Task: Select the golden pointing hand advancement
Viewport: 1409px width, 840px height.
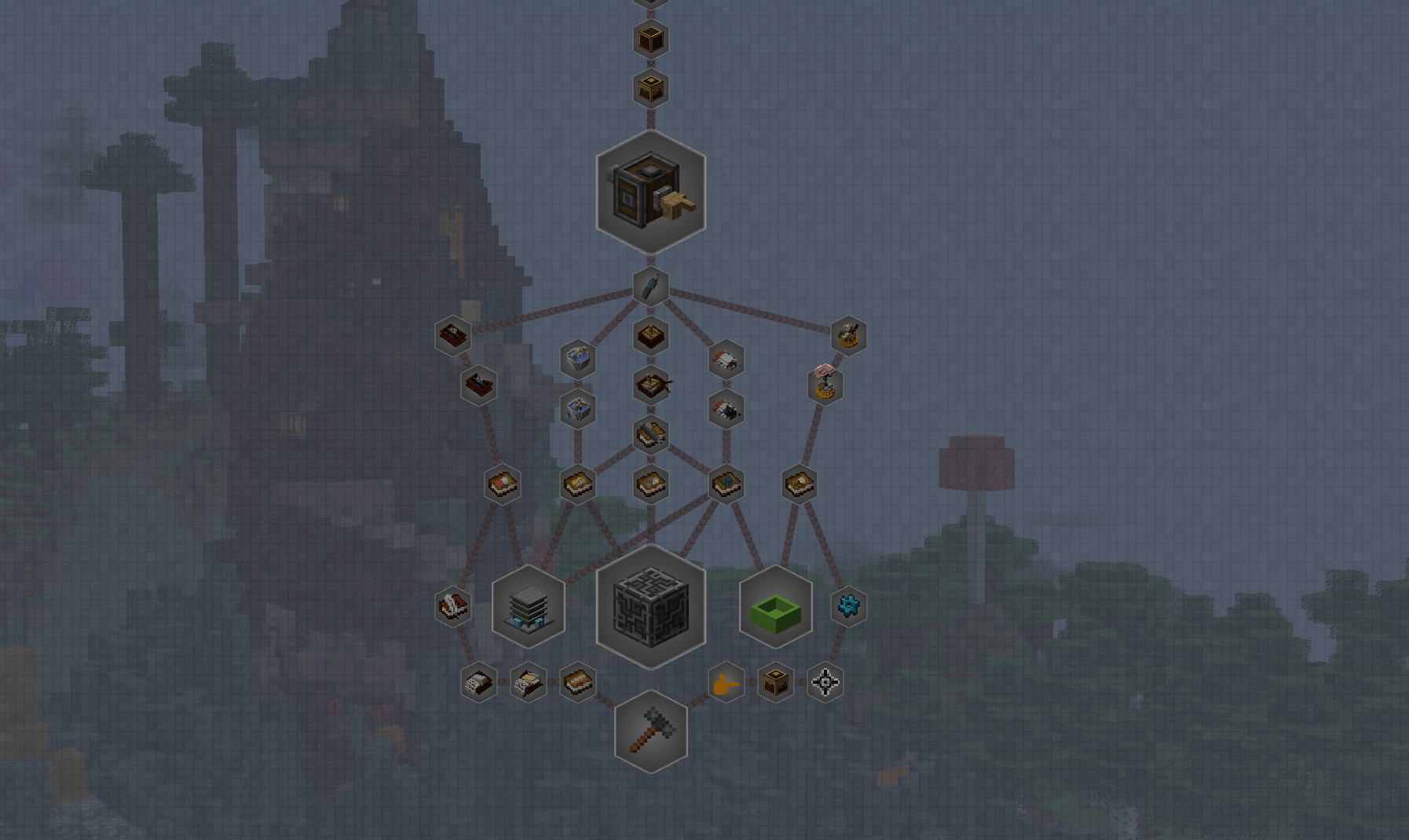Action: [726, 683]
